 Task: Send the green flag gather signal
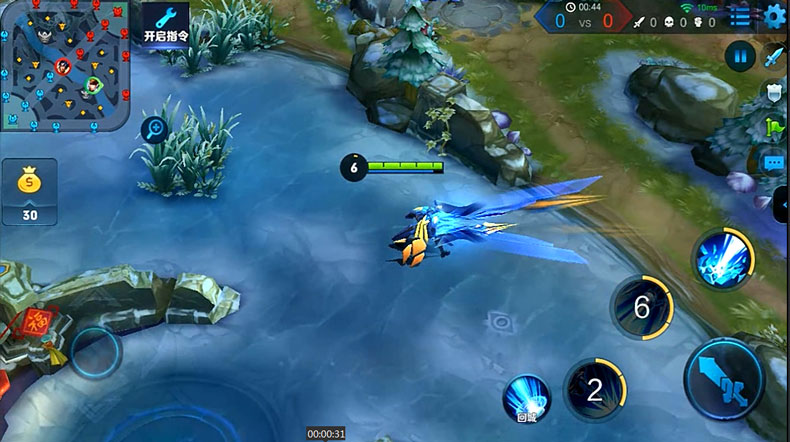(x=774, y=127)
